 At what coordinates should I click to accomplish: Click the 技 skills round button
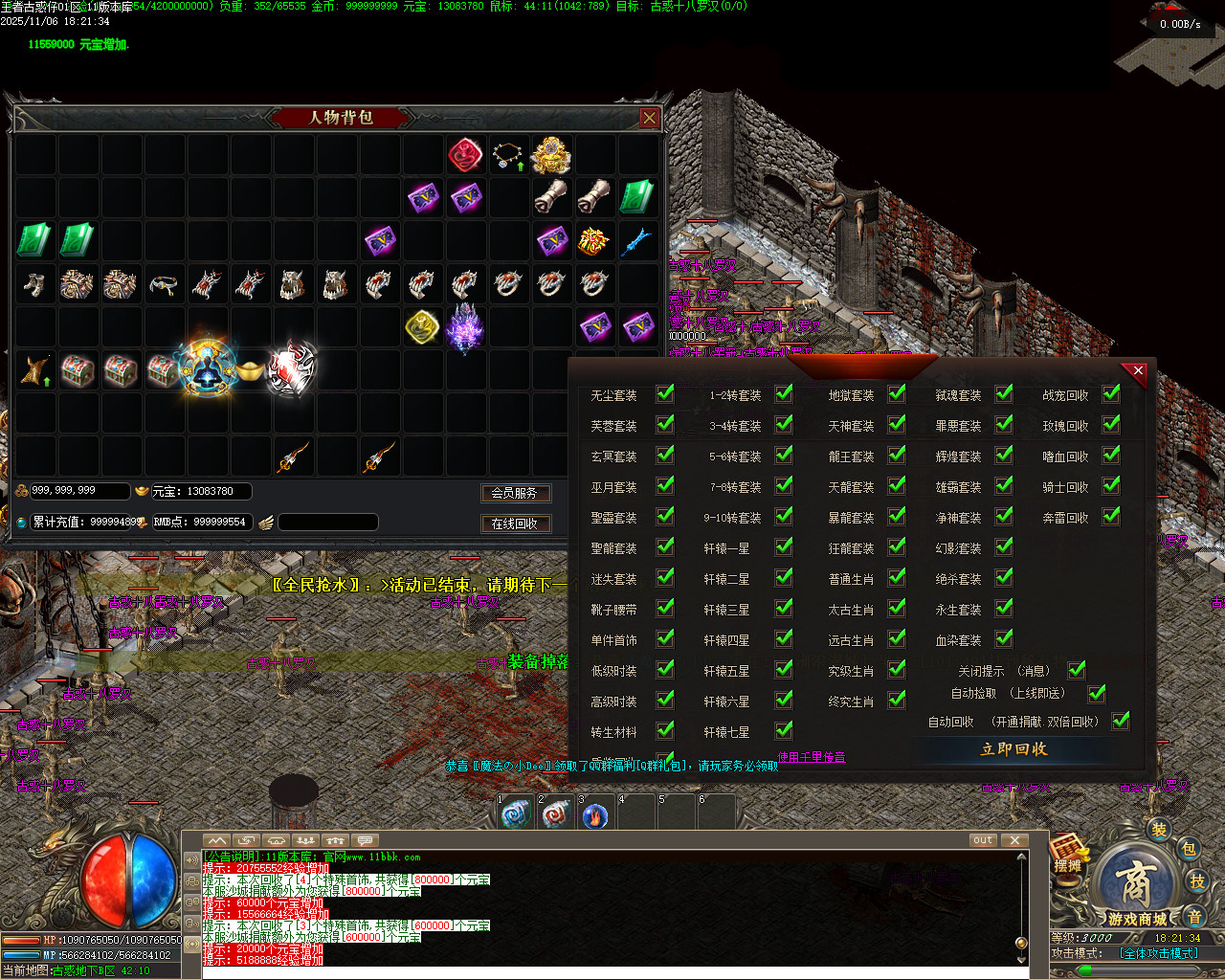coord(1196,881)
